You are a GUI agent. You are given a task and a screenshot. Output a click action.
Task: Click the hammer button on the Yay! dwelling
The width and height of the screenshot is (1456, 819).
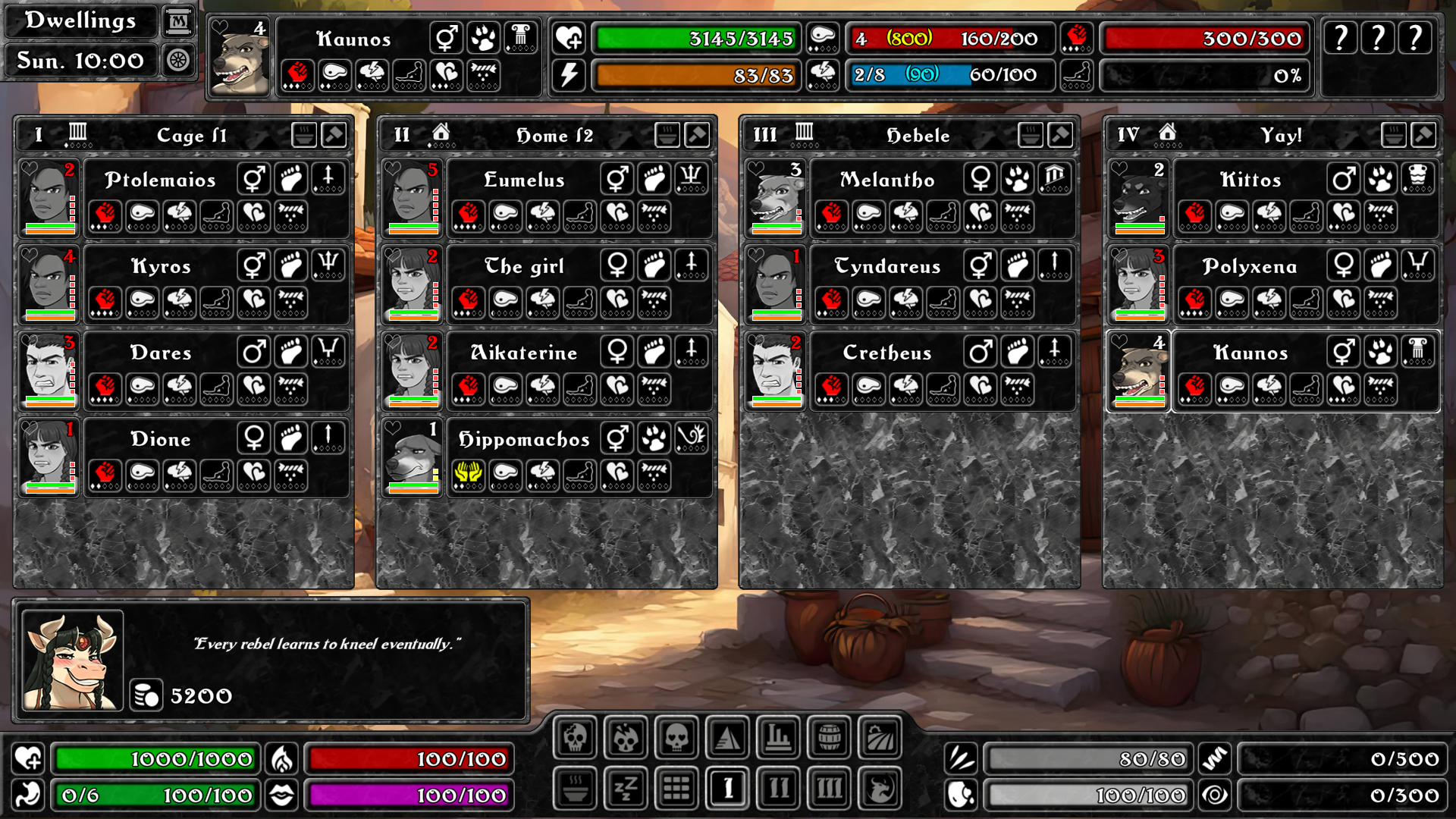1423,135
